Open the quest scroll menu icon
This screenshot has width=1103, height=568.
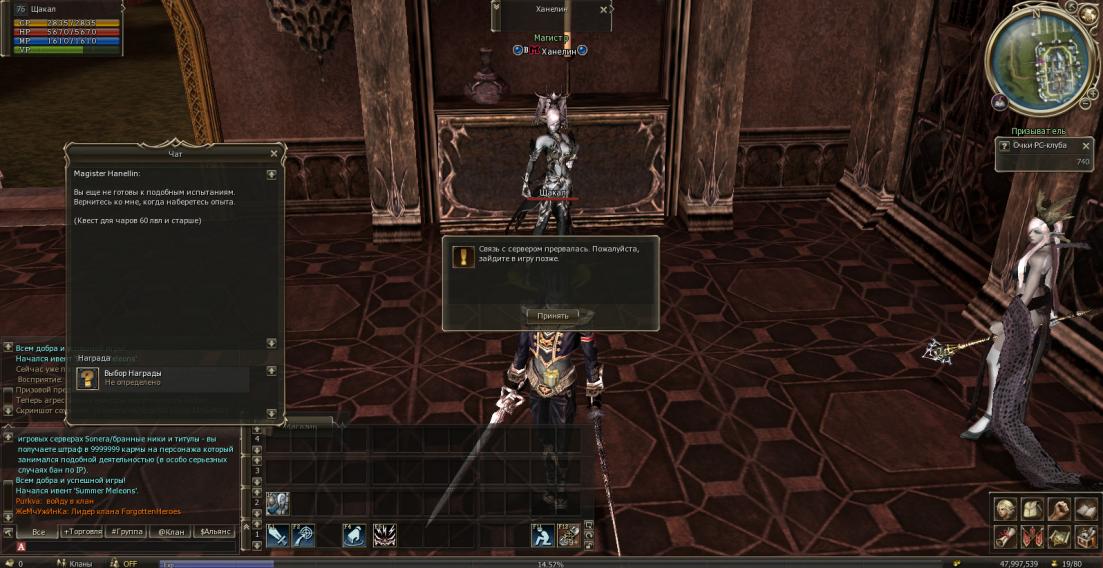coord(1005,536)
